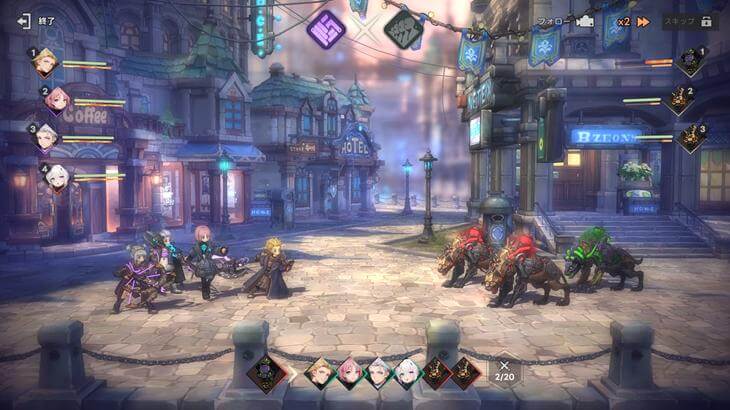Click the locked スキップ skip button
Viewport: 730px width, 410px height.
click(x=688, y=20)
